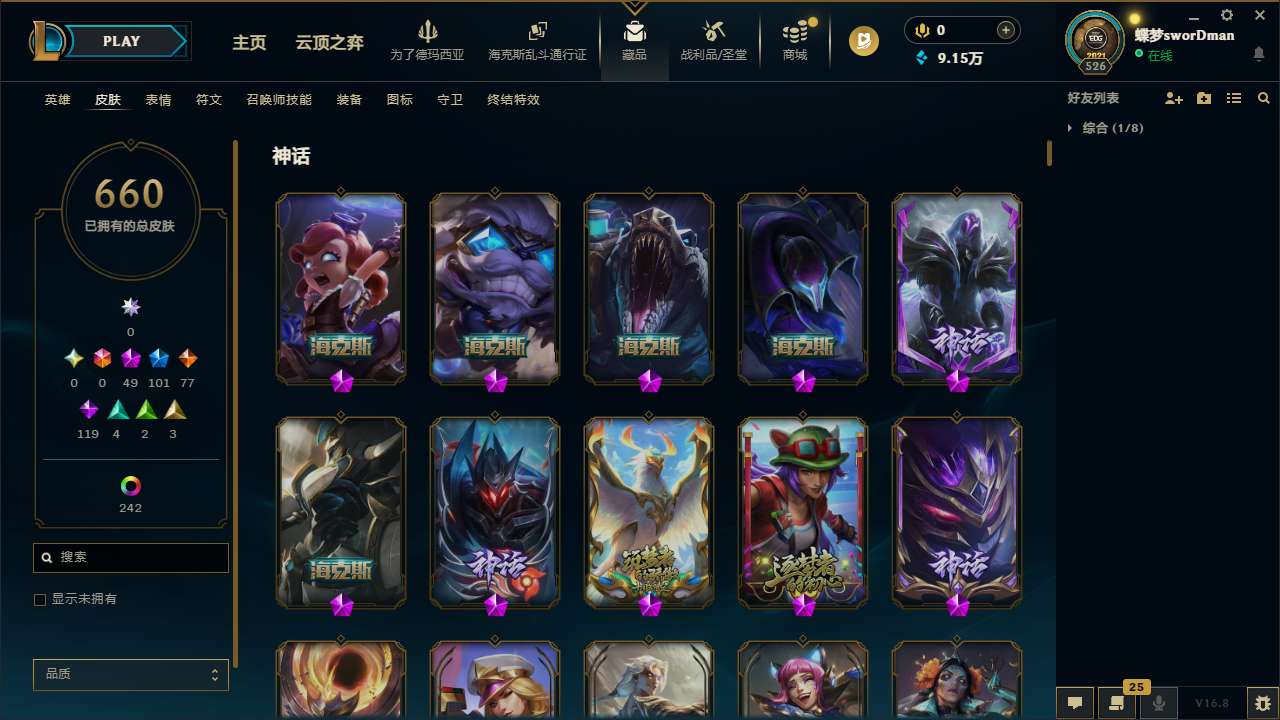
Task: Click the friend list search magnifier icon
Action: pyautogui.click(x=1263, y=97)
